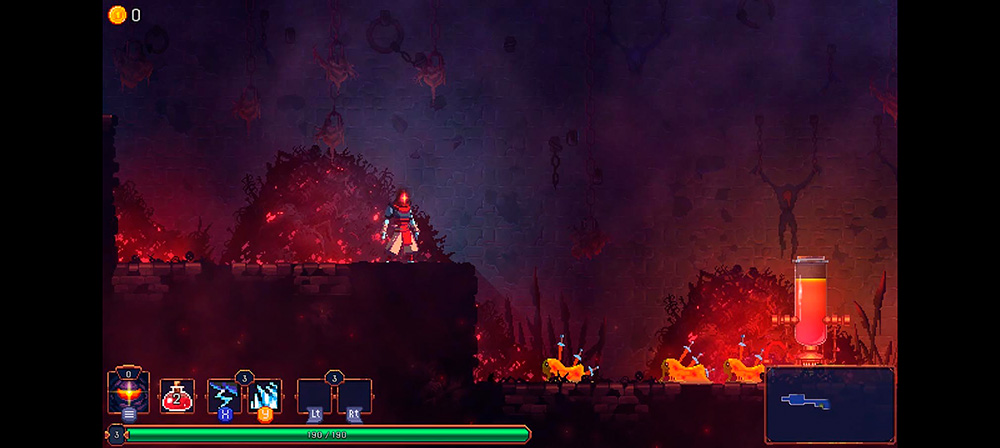Open the glowing amulet backpack slot
1000x448 pixels.
tap(129, 393)
